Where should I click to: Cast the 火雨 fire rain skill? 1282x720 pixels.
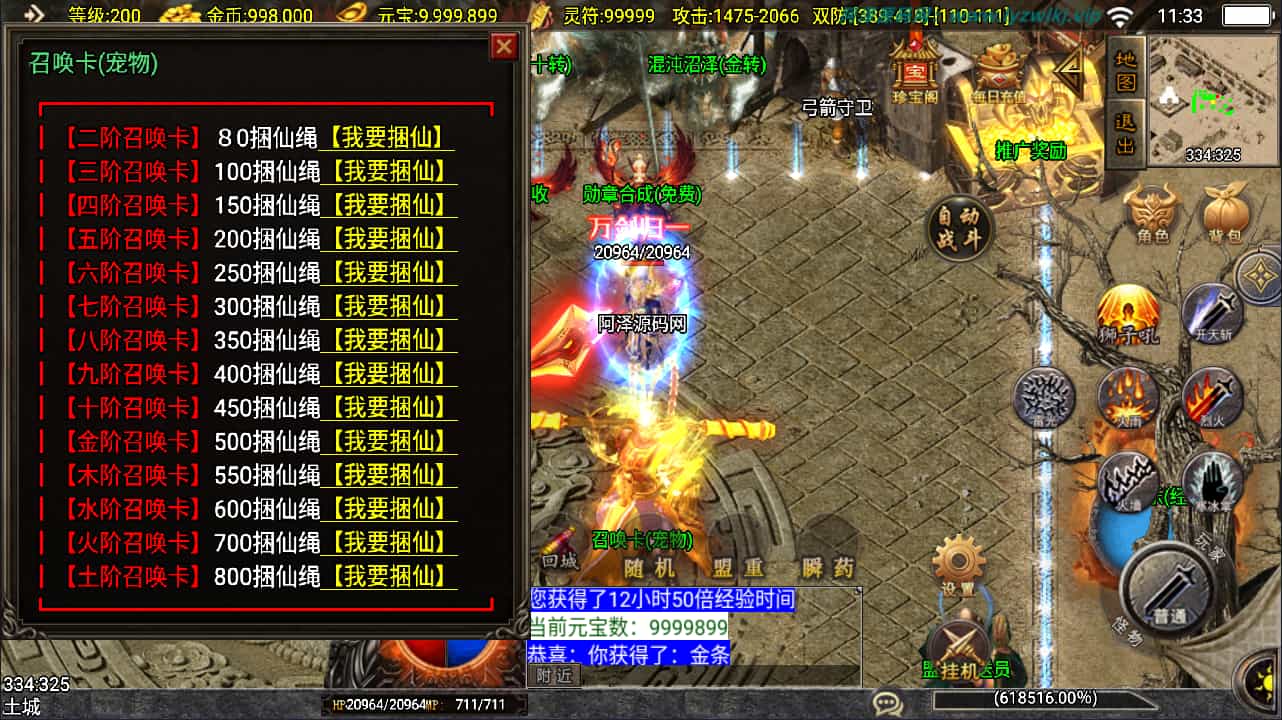[1128, 398]
